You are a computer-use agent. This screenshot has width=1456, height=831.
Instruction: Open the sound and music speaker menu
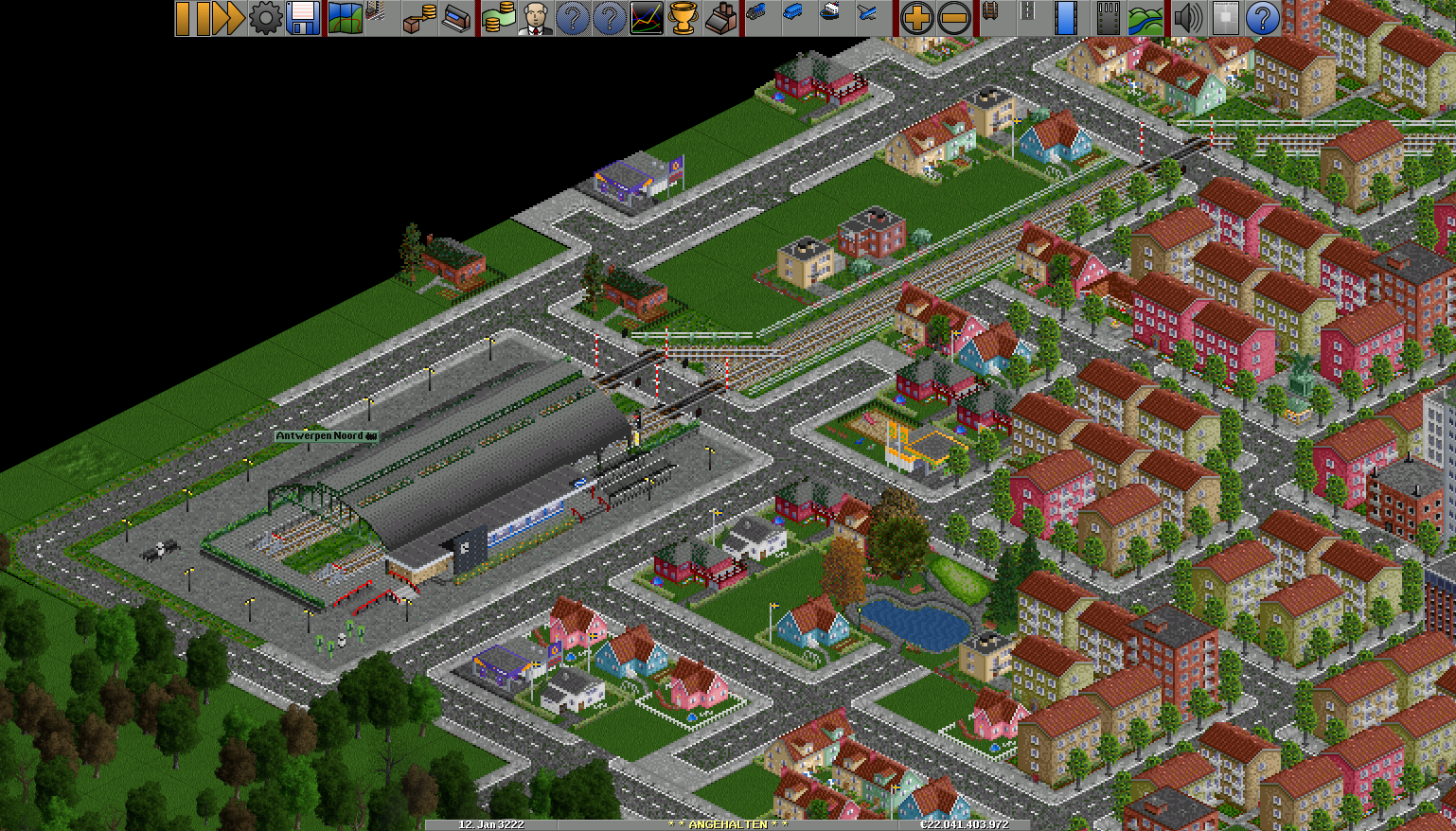click(1187, 18)
